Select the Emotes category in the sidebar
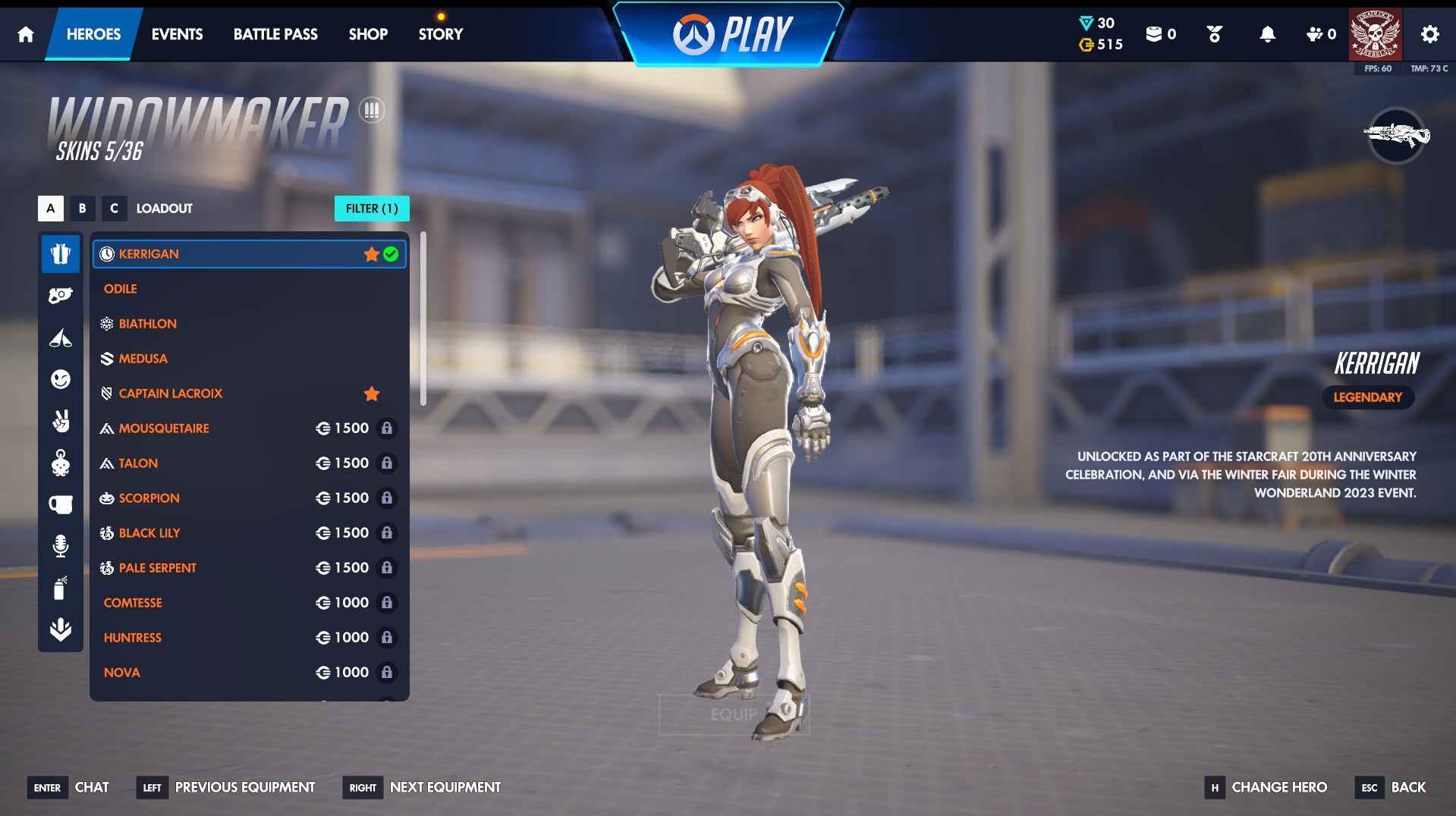The width and height of the screenshot is (1456, 816). [x=61, y=380]
